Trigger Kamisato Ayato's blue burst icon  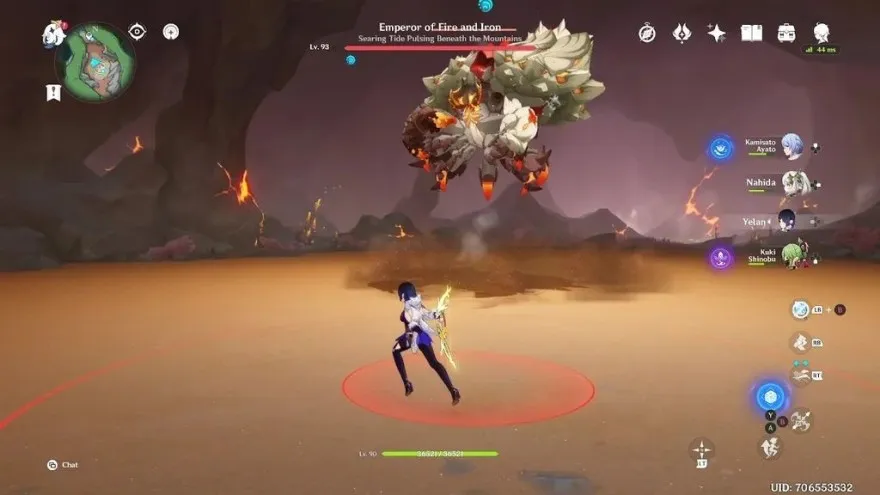click(x=721, y=149)
